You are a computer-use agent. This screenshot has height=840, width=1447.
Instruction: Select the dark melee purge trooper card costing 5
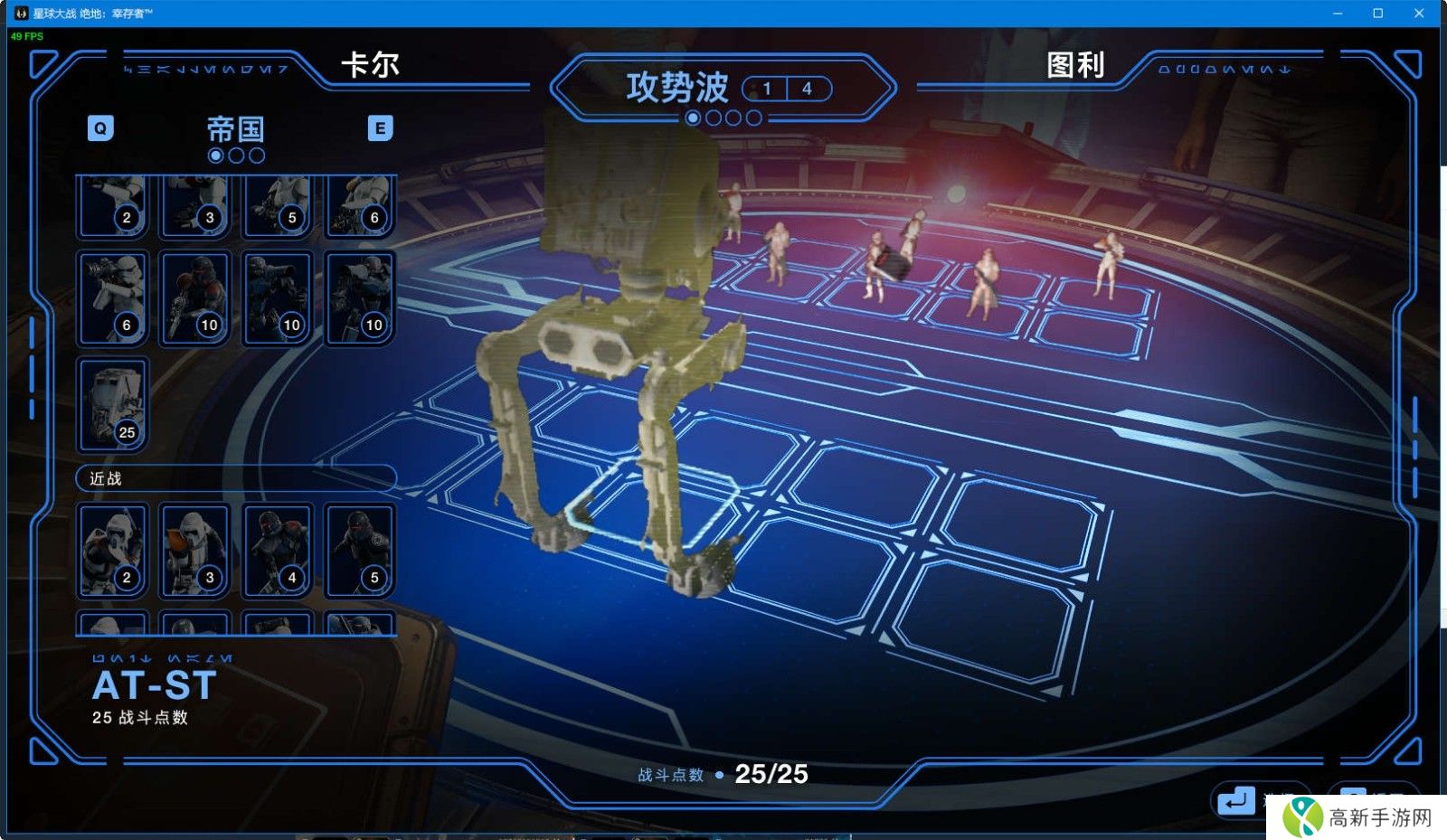click(x=359, y=550)
